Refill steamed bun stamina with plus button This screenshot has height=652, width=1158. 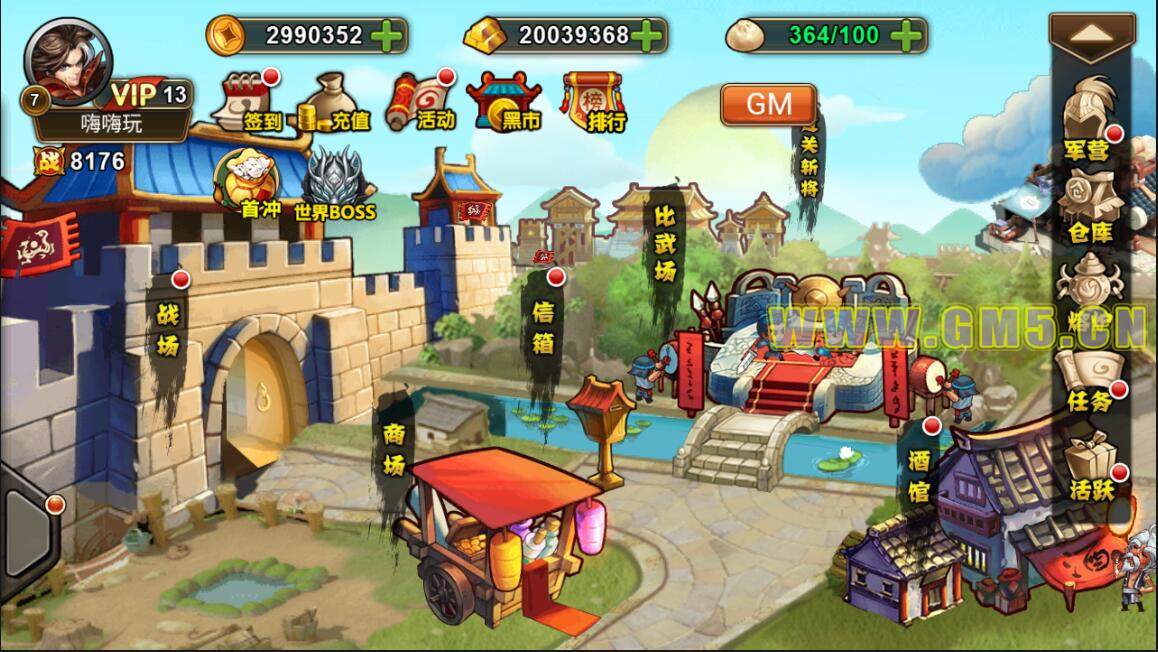906,36
